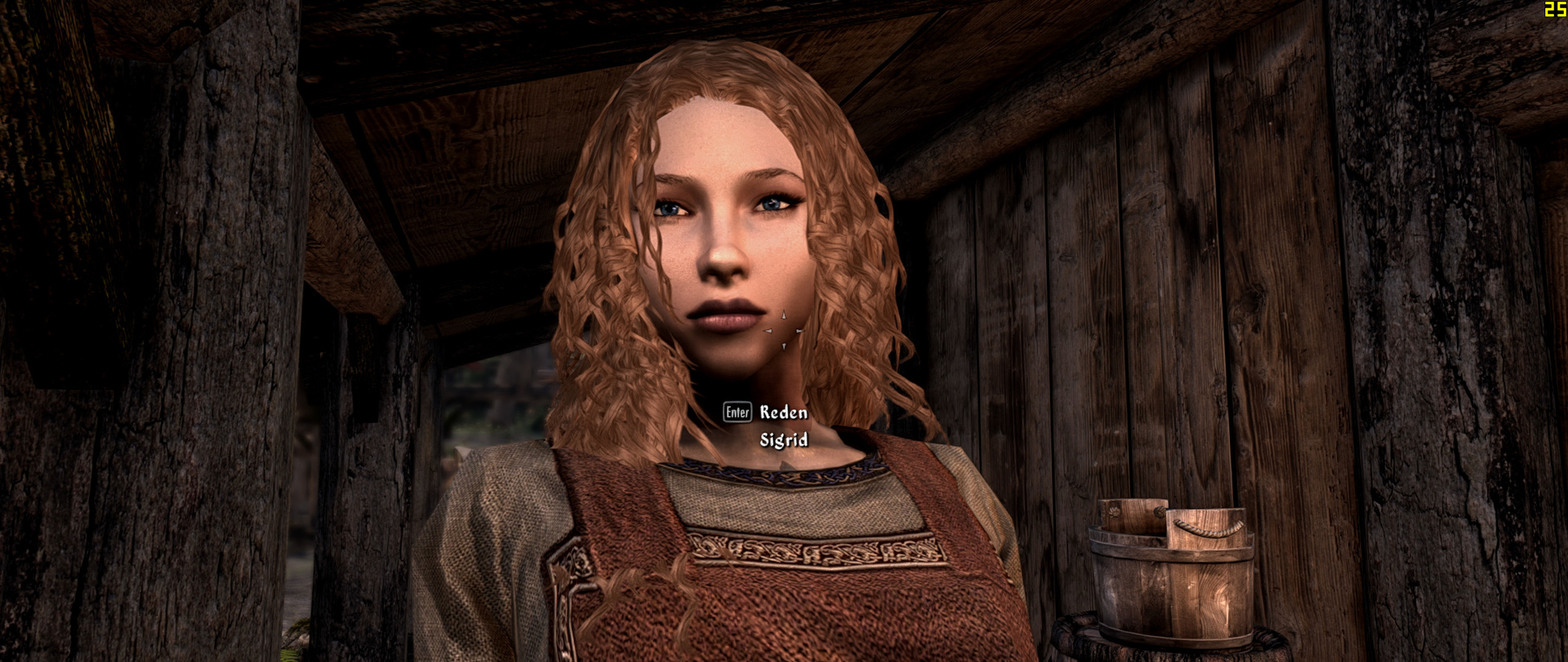
Task: Click the downward arrow of the reticle
Action: pyautogui.click(x=784, y=347)
